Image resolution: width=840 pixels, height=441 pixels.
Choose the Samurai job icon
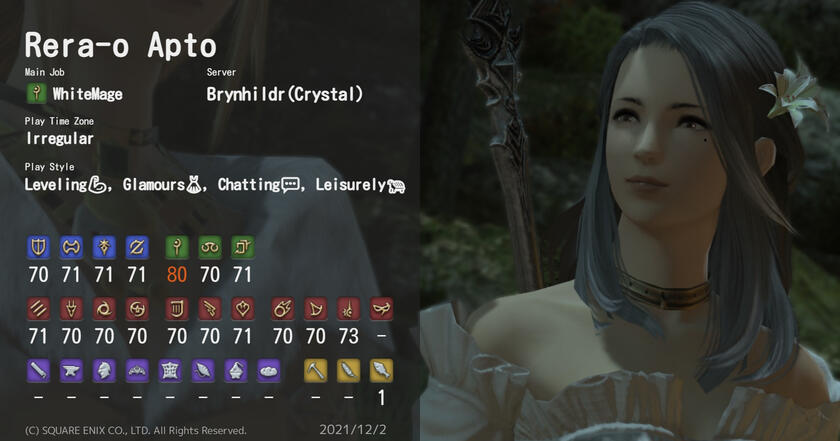click(x=137, y=308)
